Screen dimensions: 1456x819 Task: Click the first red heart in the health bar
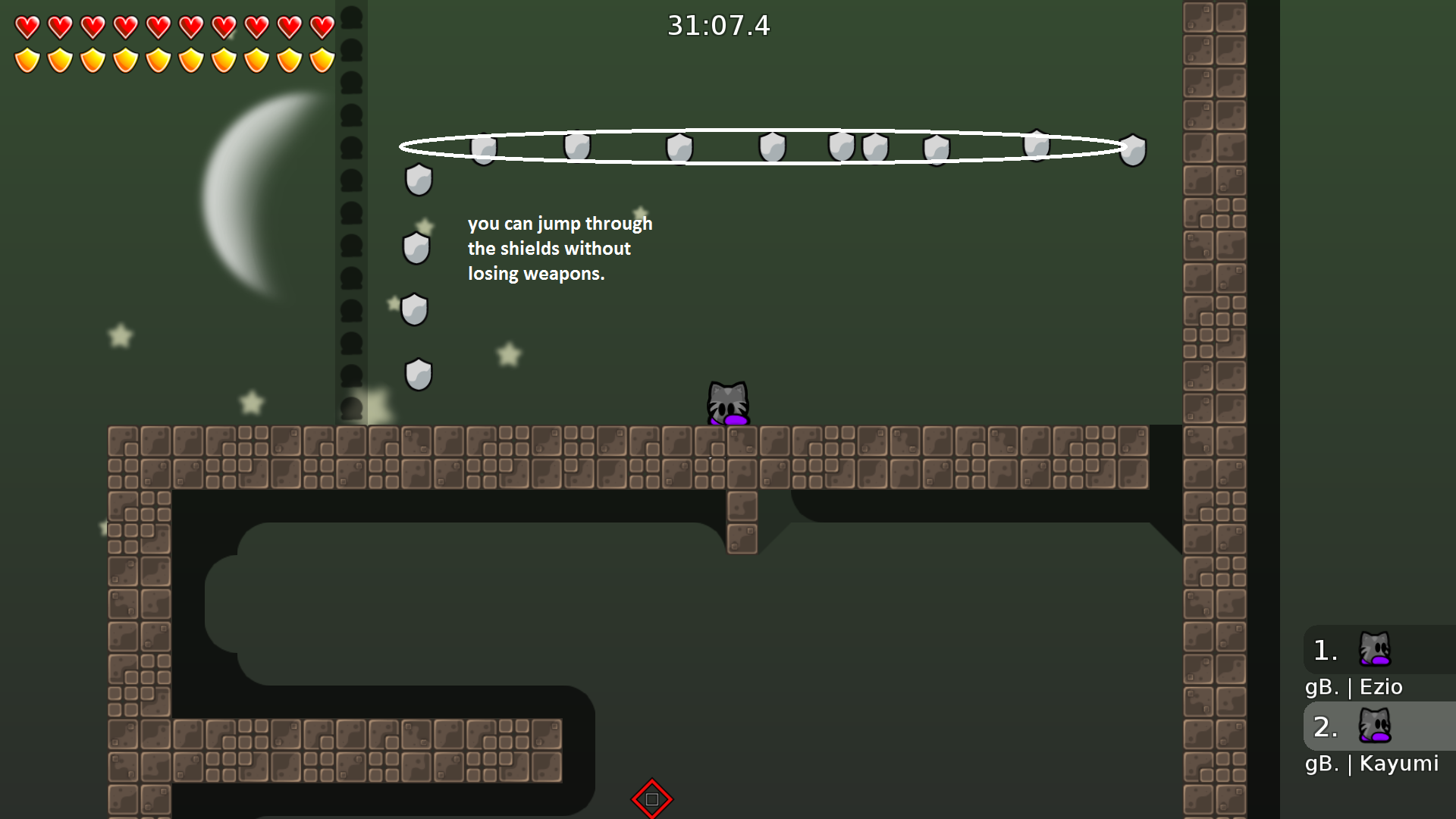pyautogui.click(x=25, y=26)
